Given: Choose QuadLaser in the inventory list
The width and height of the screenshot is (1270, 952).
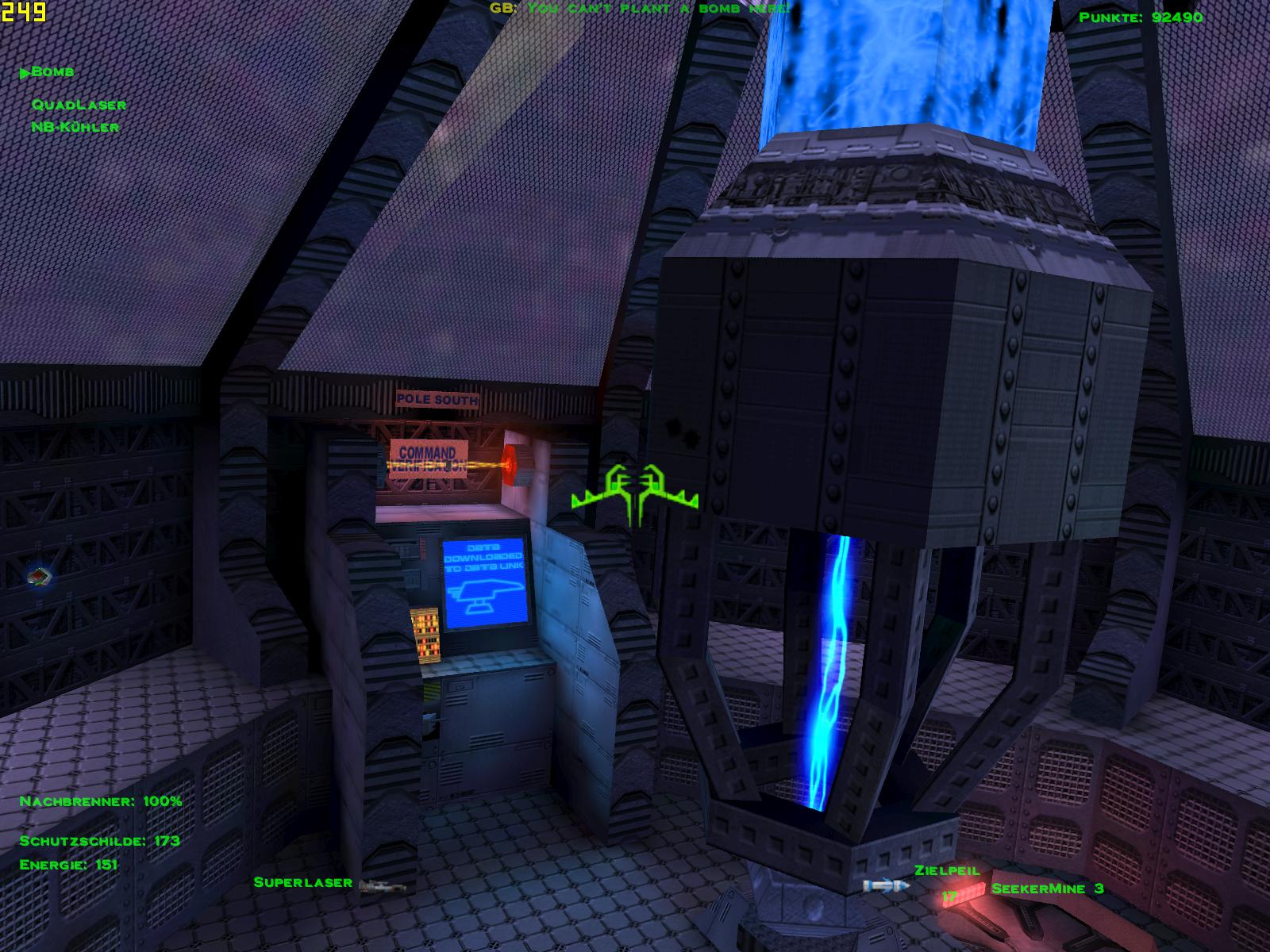Looking at the screenshot, I should 79,105.
